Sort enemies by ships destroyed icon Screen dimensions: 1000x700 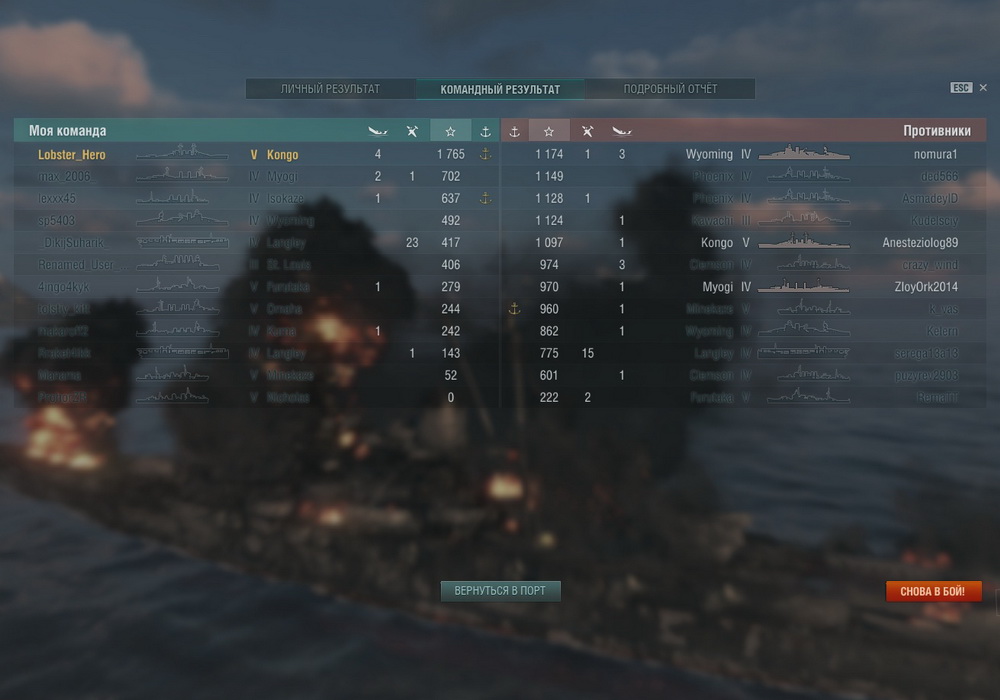coord(622,131)
